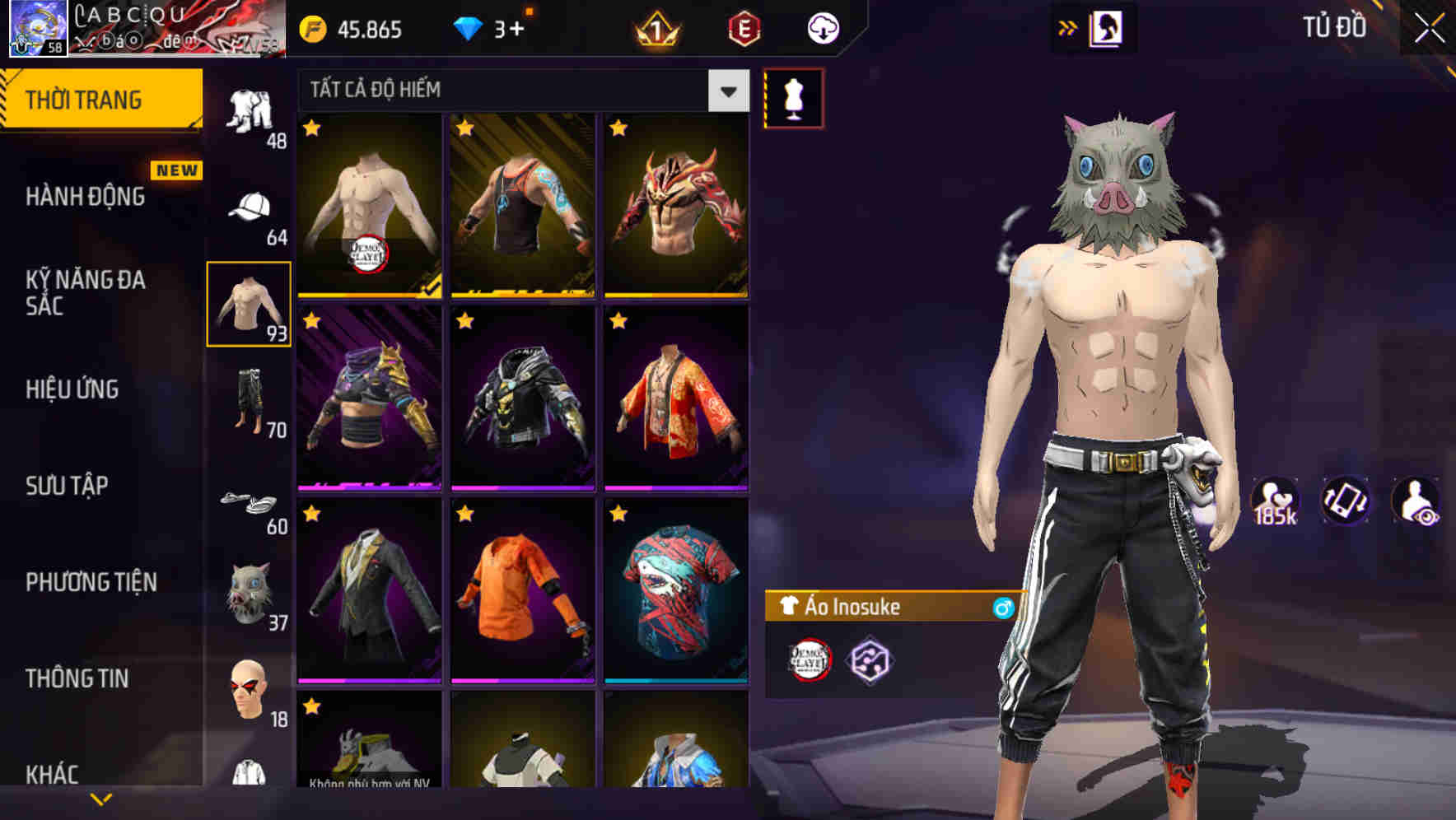Click the 185k likes counter
The width and height of the screenshot is (1456, 820).
[x=1273, y=501]
